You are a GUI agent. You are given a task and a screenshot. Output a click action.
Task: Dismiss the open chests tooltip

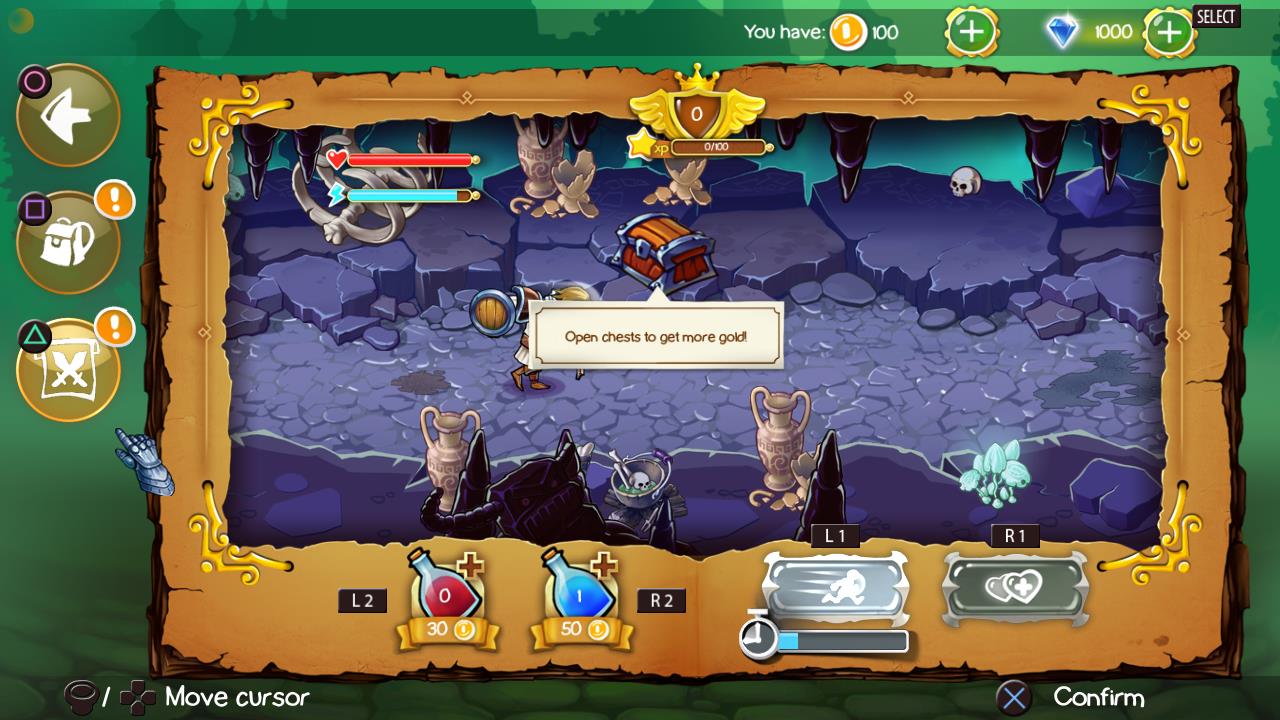(658, 338)
